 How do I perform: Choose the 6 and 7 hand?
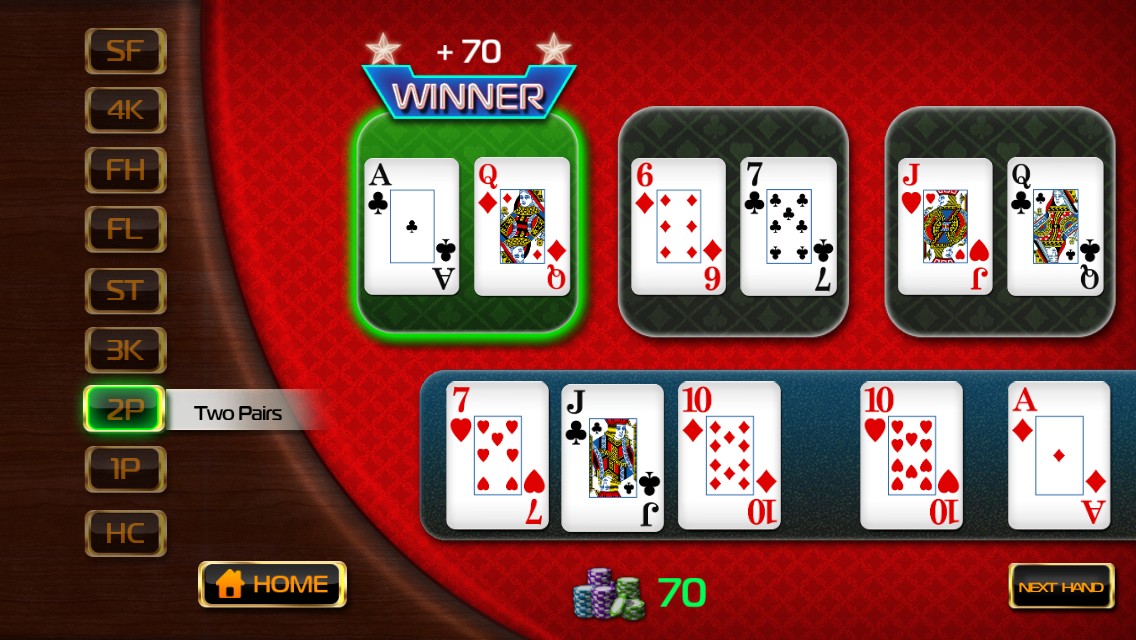click(733, 222)
